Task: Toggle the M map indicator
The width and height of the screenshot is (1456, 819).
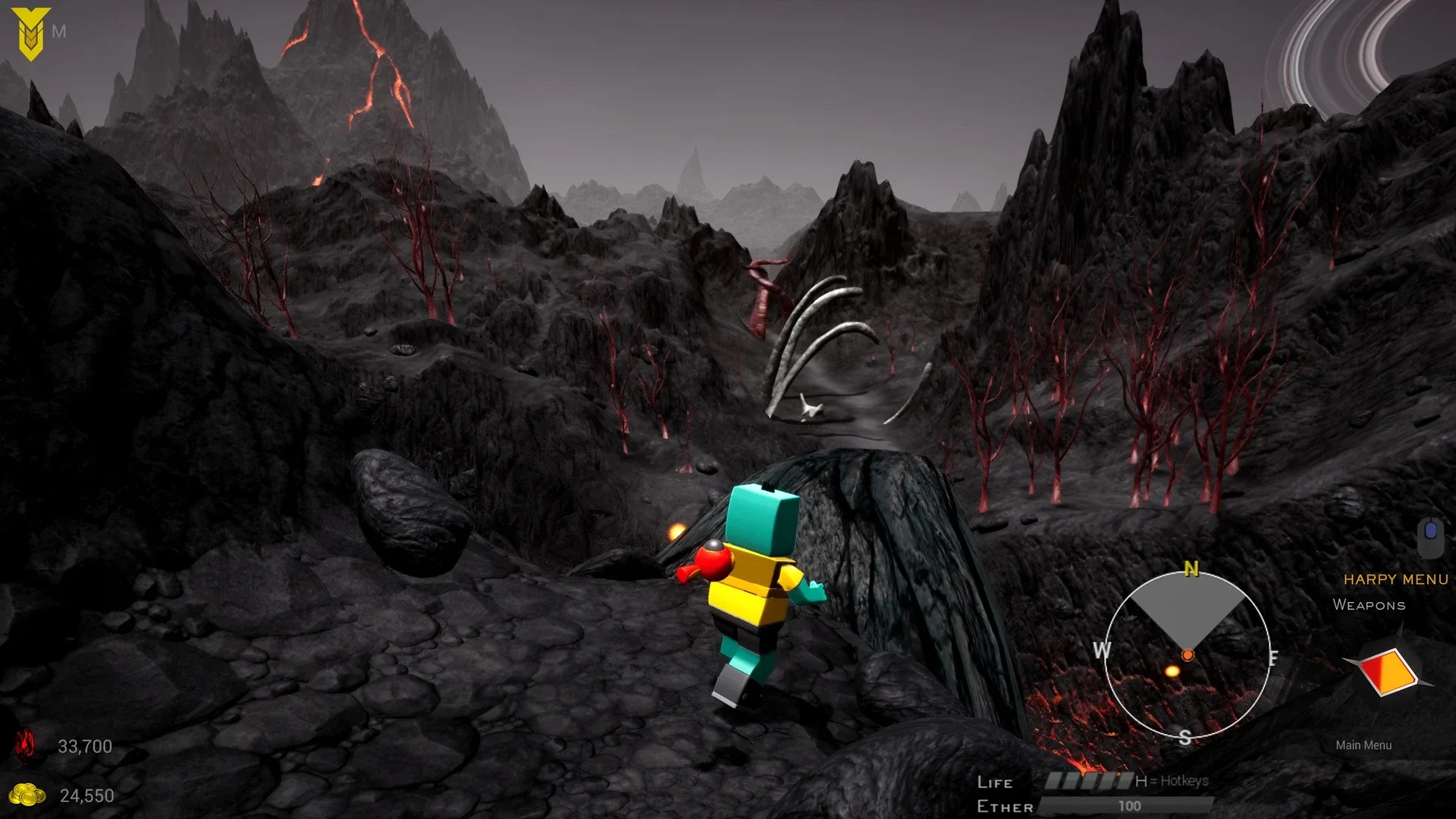Action: [59, 32]
